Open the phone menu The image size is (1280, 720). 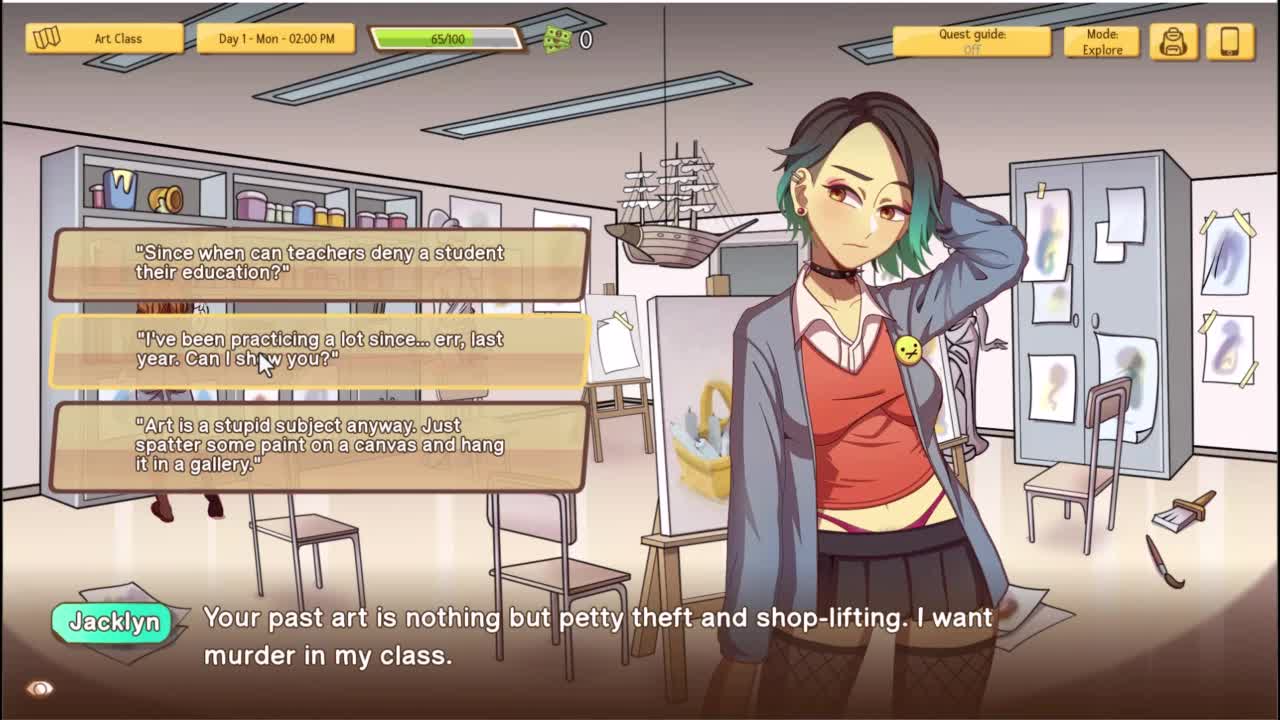coord(1230,41)
